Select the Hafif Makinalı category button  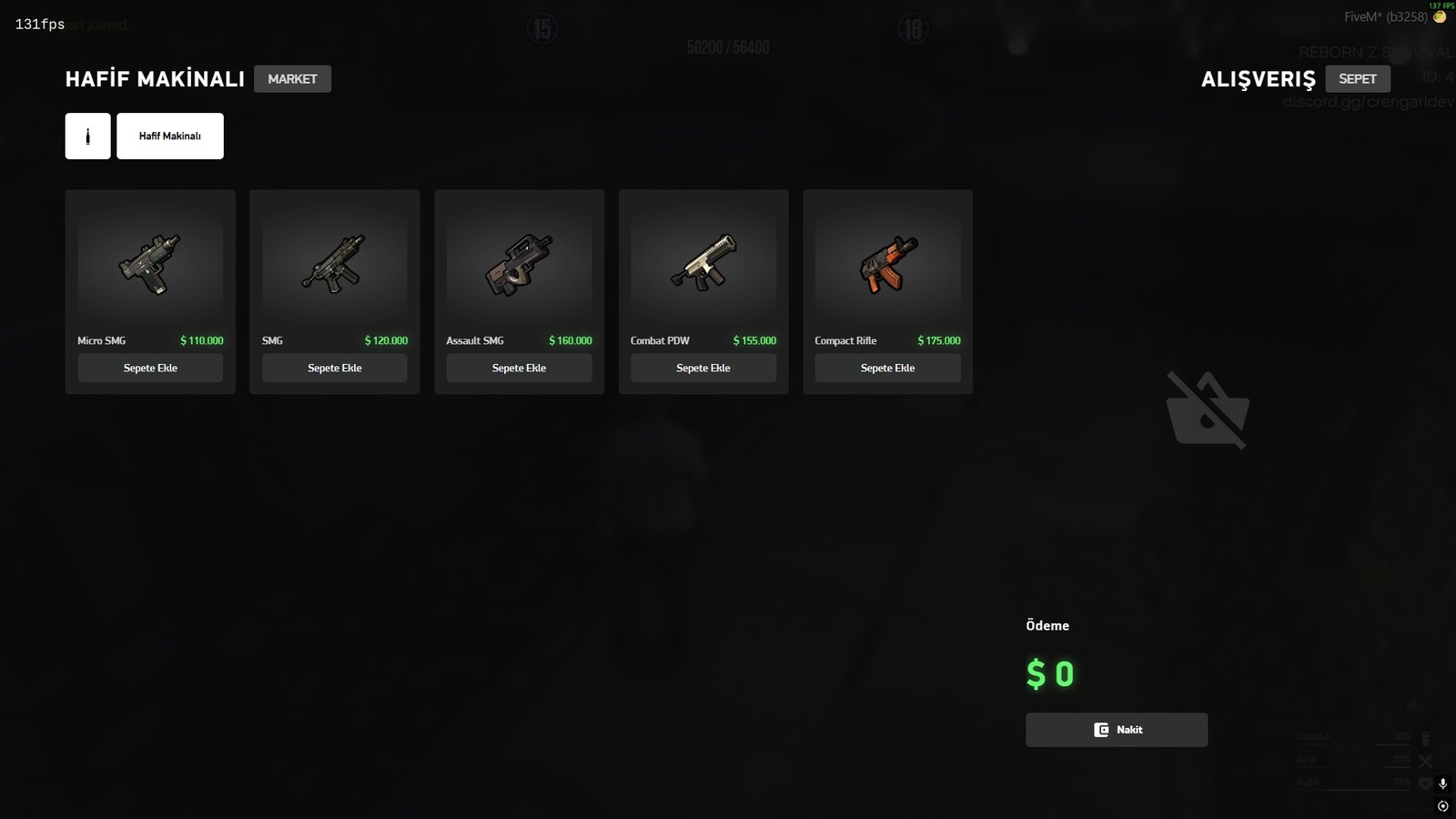click(170, 135)
